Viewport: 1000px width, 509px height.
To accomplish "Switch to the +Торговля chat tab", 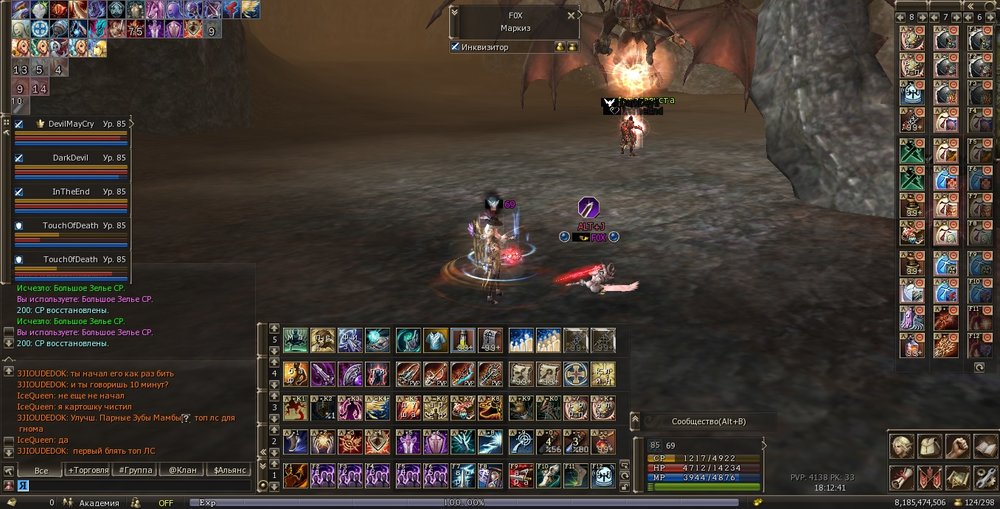I will click(89, 469).
